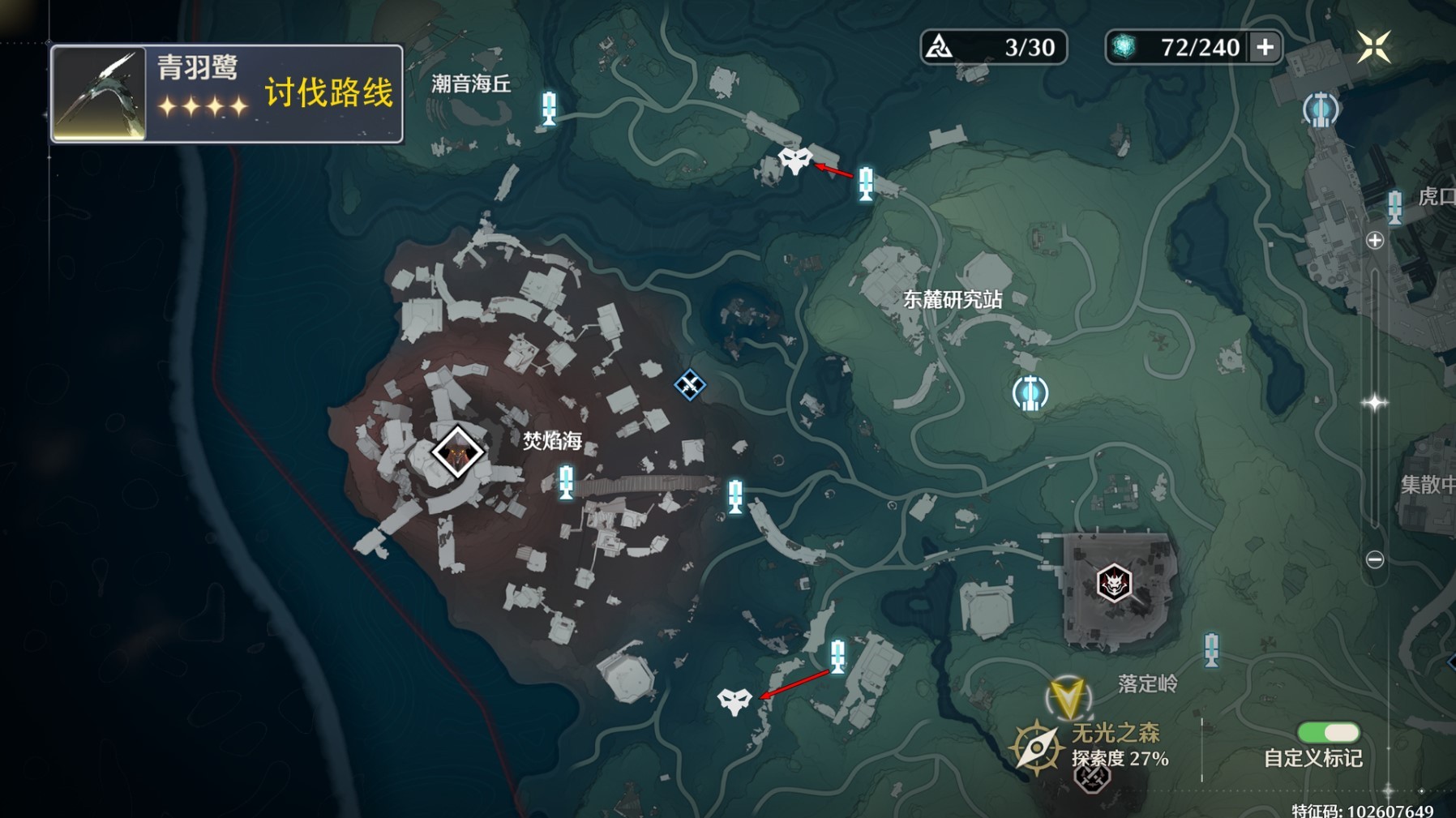Select the crossed swords battle marker in map center
Image resolution: width=1456 pixels, height=818 pixels.
point(690,386)
